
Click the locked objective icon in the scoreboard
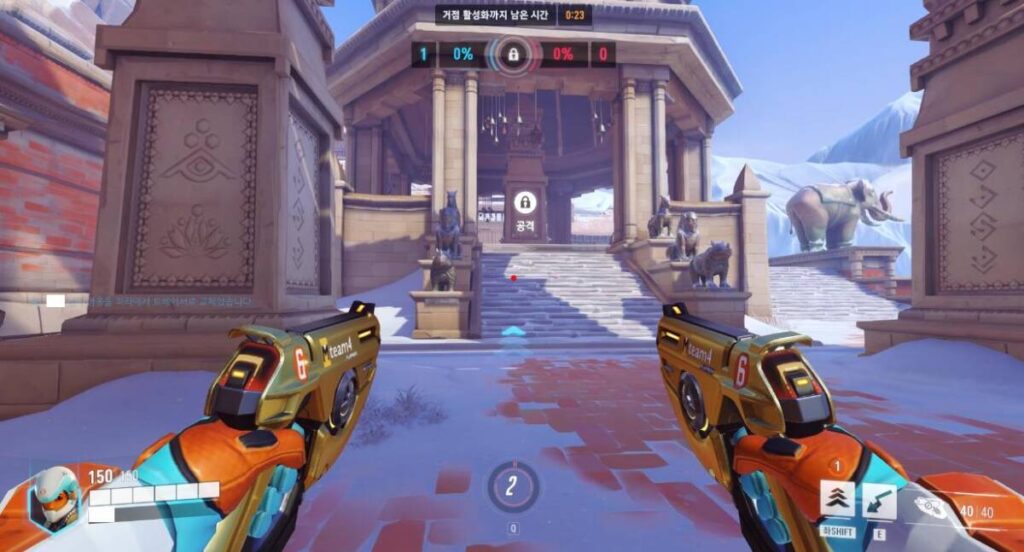click(x=513, y=53)
